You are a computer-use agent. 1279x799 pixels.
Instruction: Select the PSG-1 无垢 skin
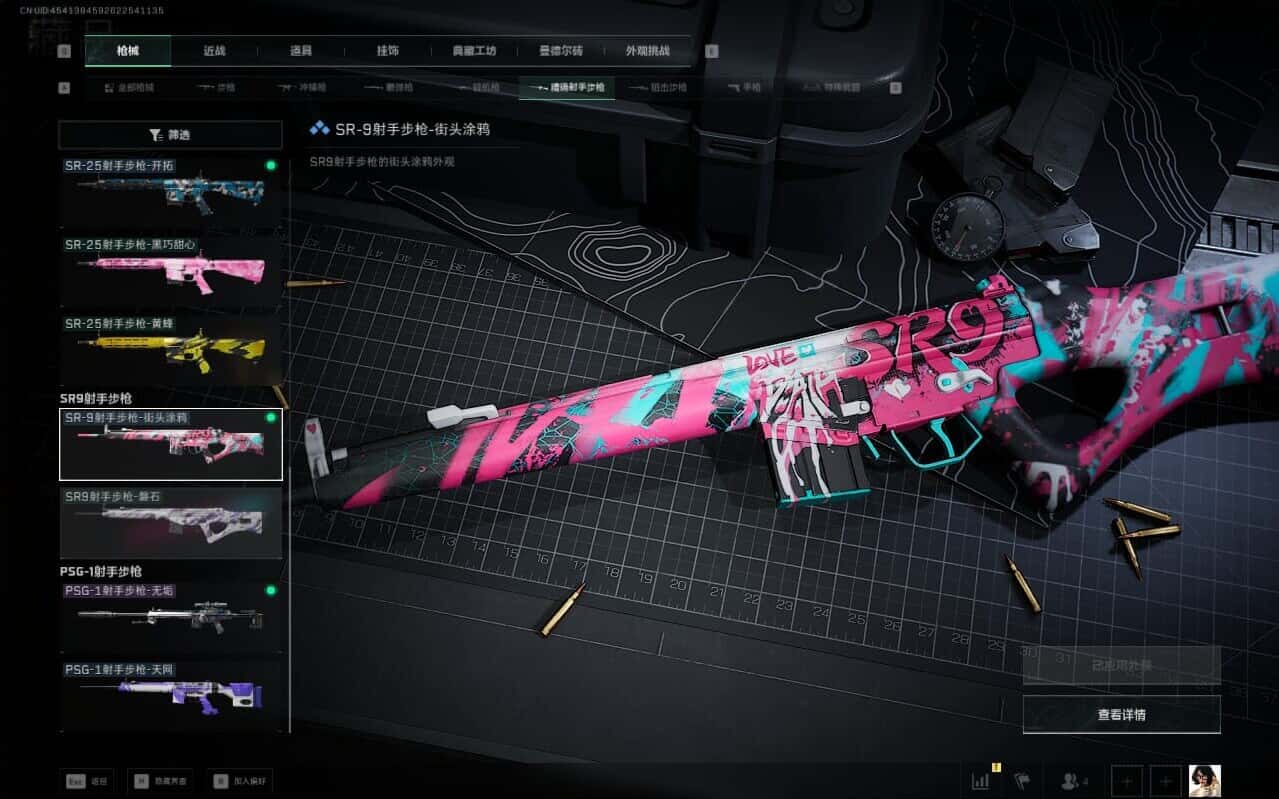click(170, 616)
